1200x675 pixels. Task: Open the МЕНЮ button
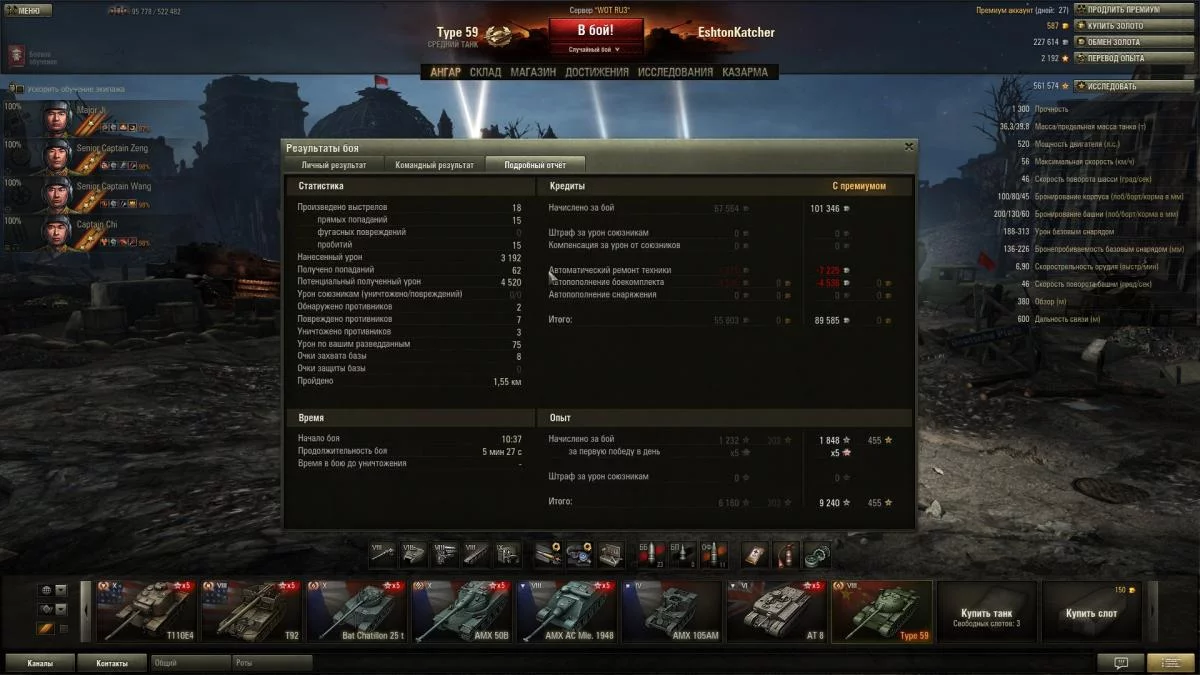tap(27, 11)
